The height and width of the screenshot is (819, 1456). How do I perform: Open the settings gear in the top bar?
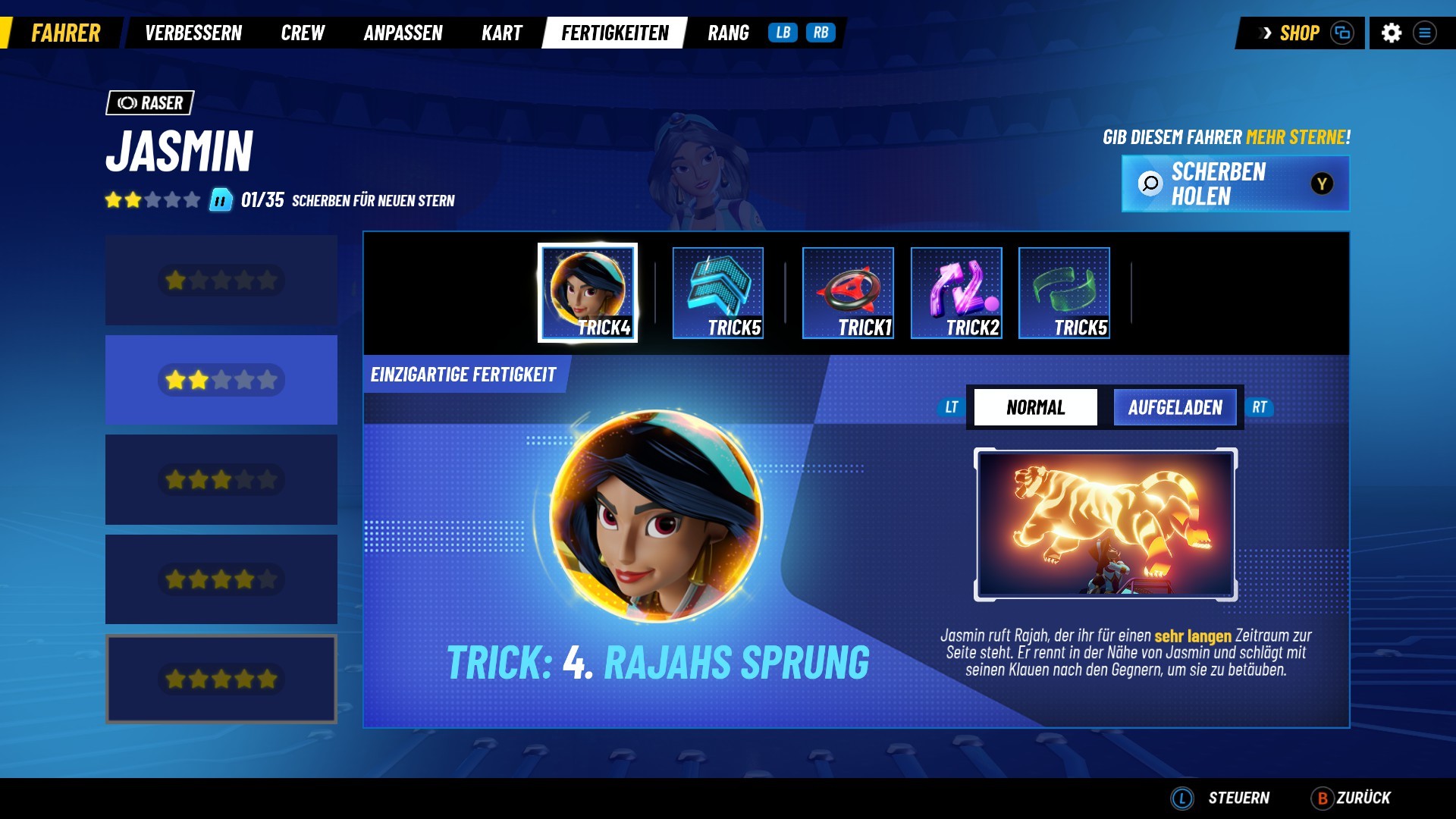click(1395, 33)
